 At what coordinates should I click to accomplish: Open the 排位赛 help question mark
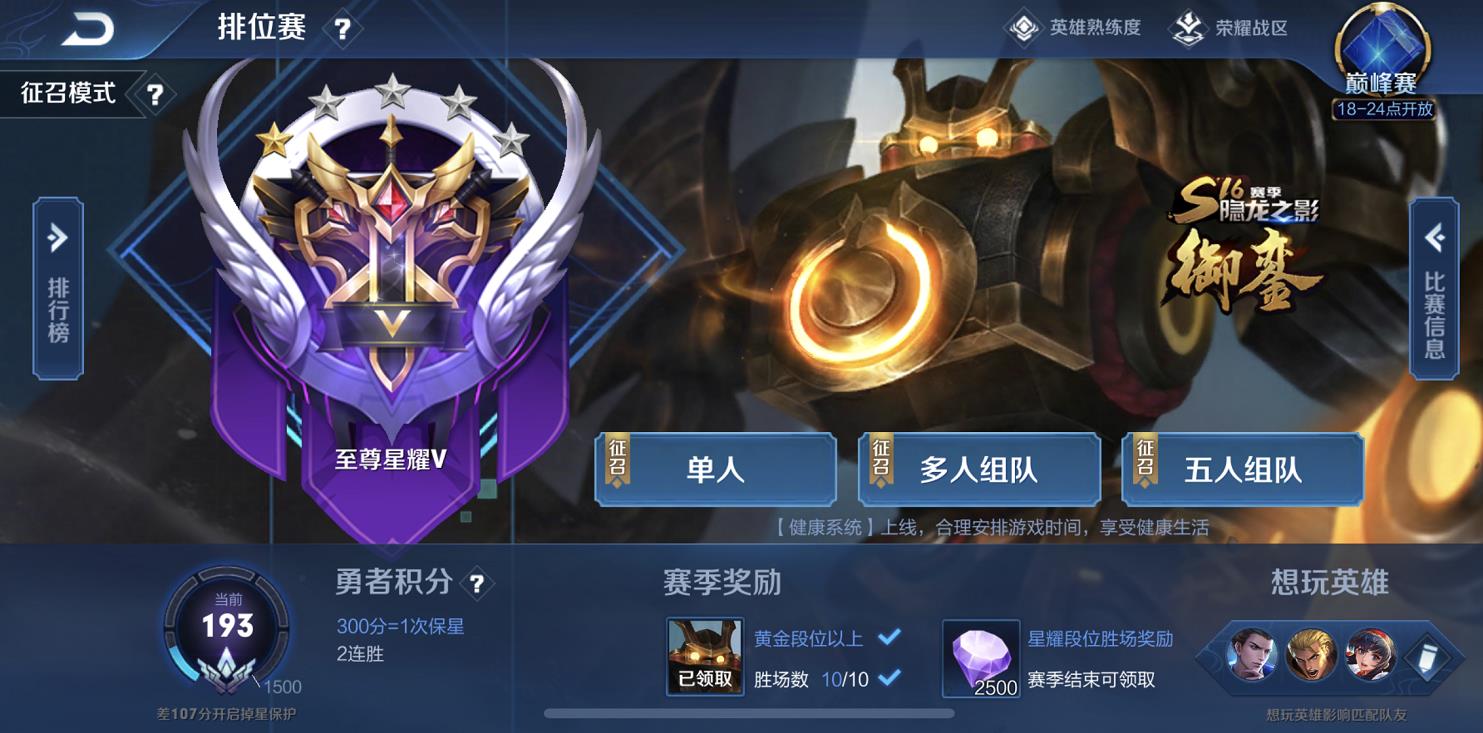[344, 28]
